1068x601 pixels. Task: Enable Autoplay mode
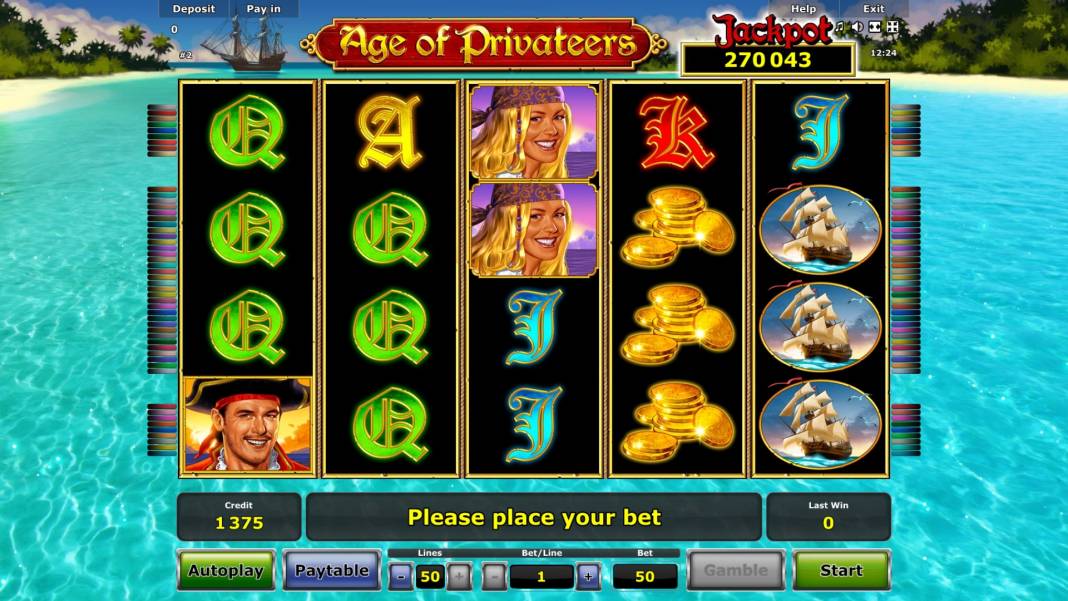[x=226, y=571]
